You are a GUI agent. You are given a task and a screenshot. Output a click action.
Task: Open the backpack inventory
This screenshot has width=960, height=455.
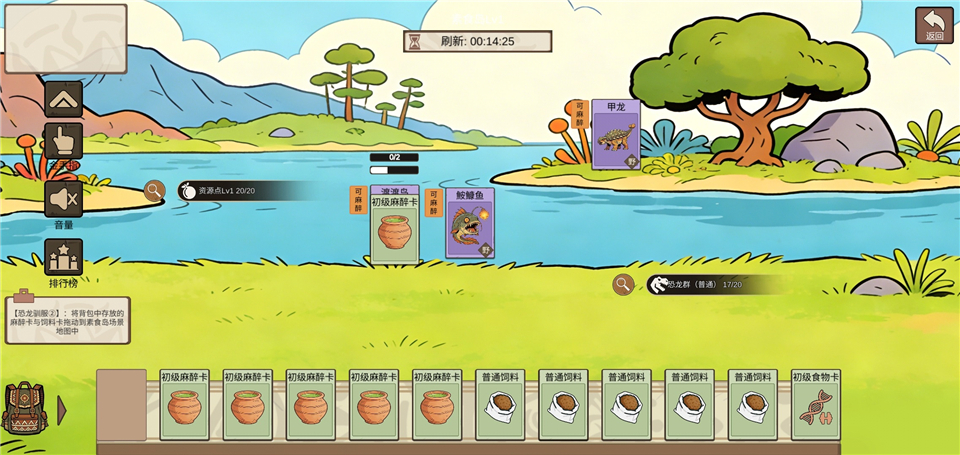point(25,408)
